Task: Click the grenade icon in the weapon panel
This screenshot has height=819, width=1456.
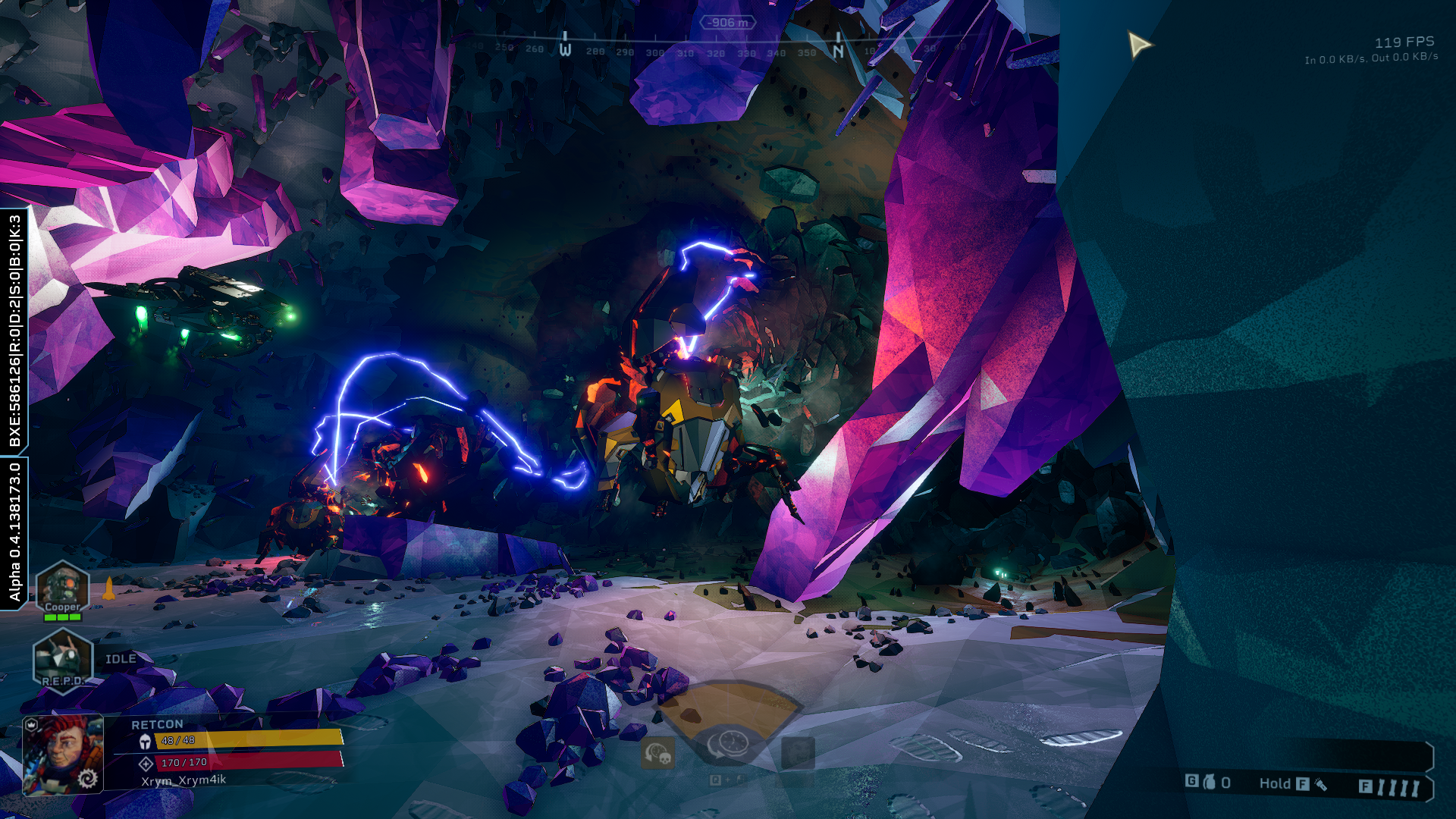Action: click(1210, 782)
